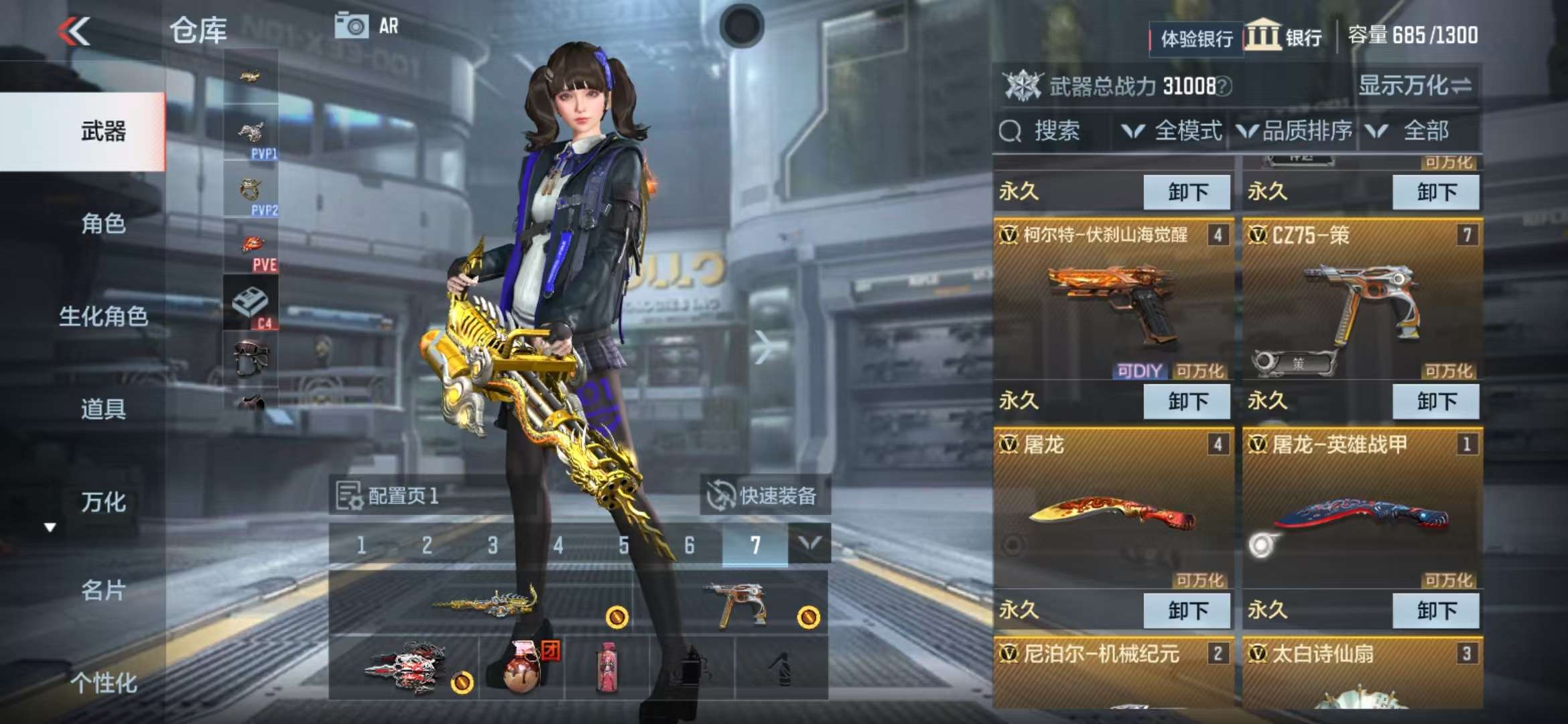Select the 武器 weapons category
Viewport: 1568px width, 724px height.
103,131
